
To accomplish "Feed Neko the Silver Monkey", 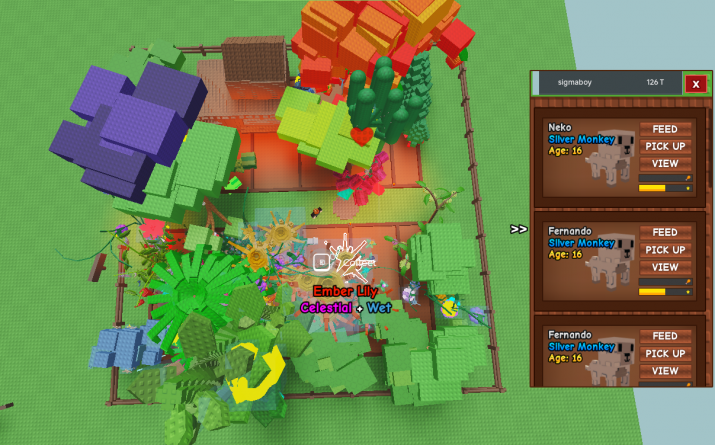I will (x=665, y=129).
